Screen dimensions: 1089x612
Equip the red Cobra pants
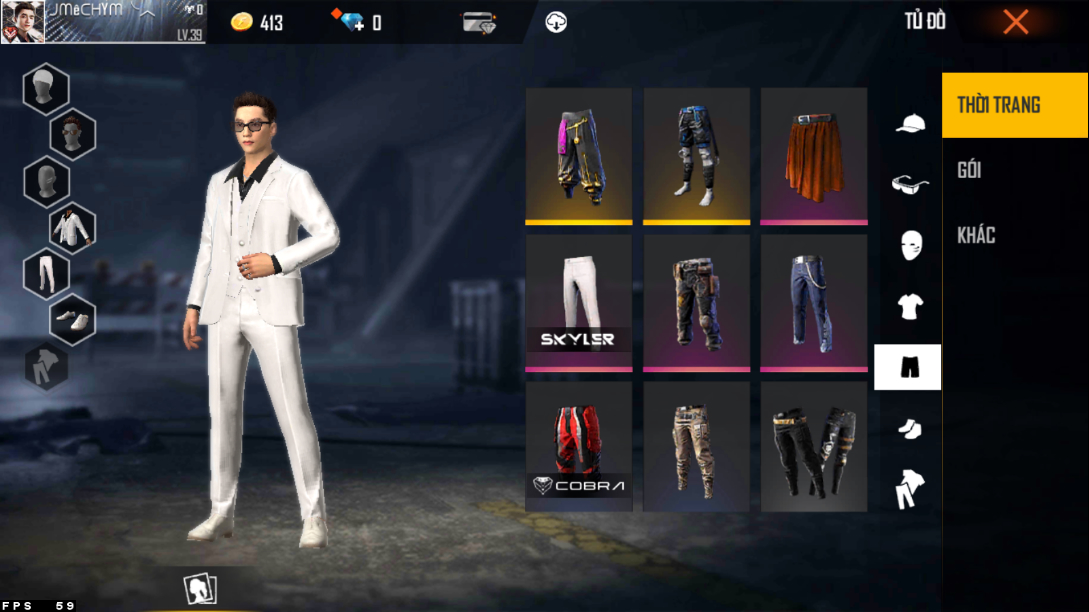tap(579, 447)
